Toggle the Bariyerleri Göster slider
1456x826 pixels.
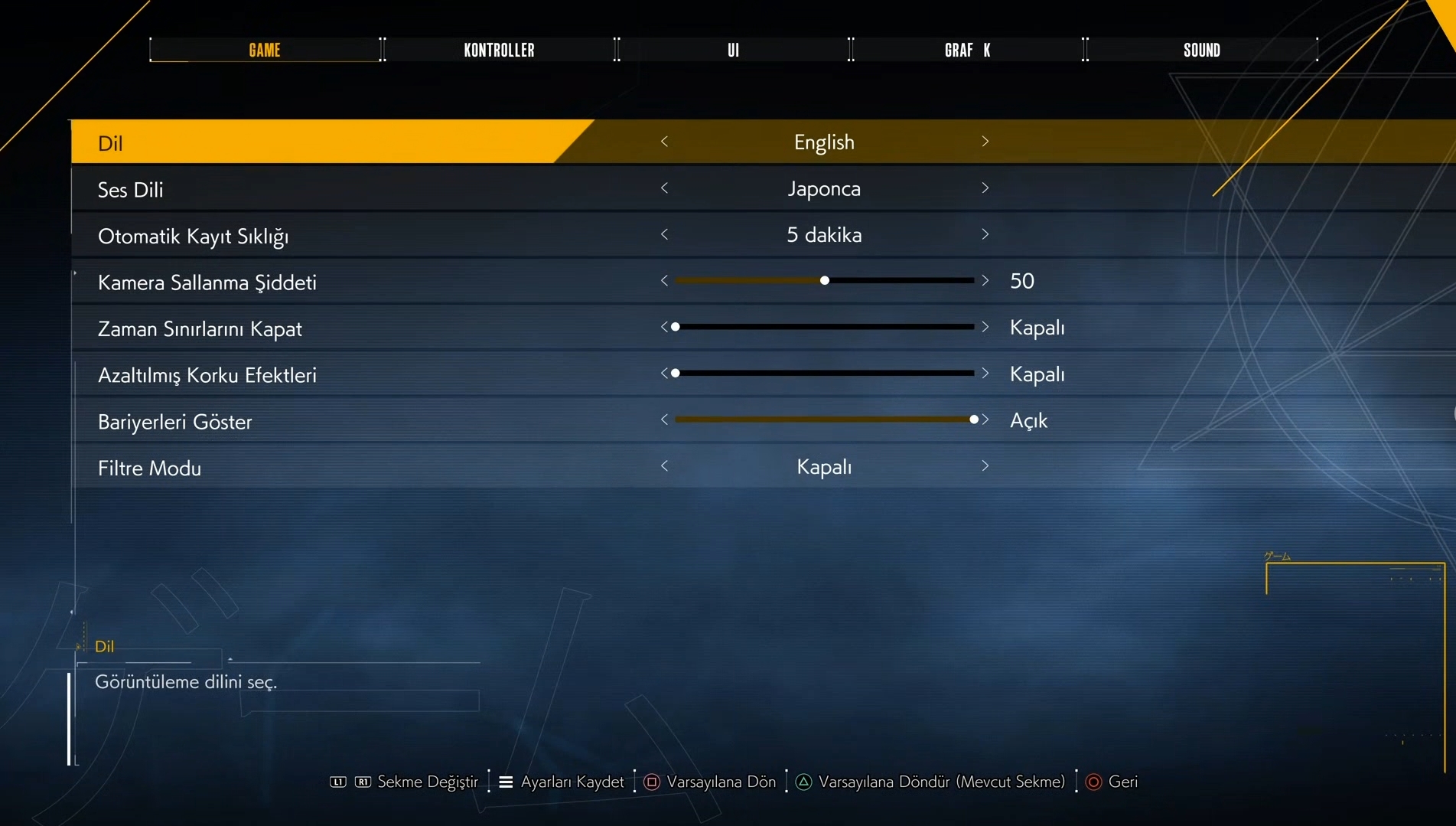(x=973, y=420)
